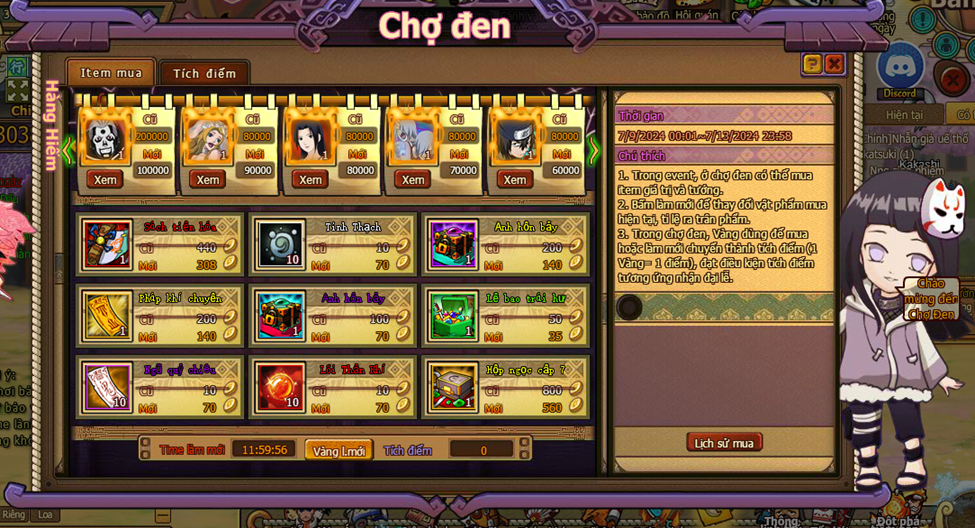The width and height of the screenshot is (975, 528).
Task: Click Xem for the 70000 white-haired hero
Action: point(412,179)
